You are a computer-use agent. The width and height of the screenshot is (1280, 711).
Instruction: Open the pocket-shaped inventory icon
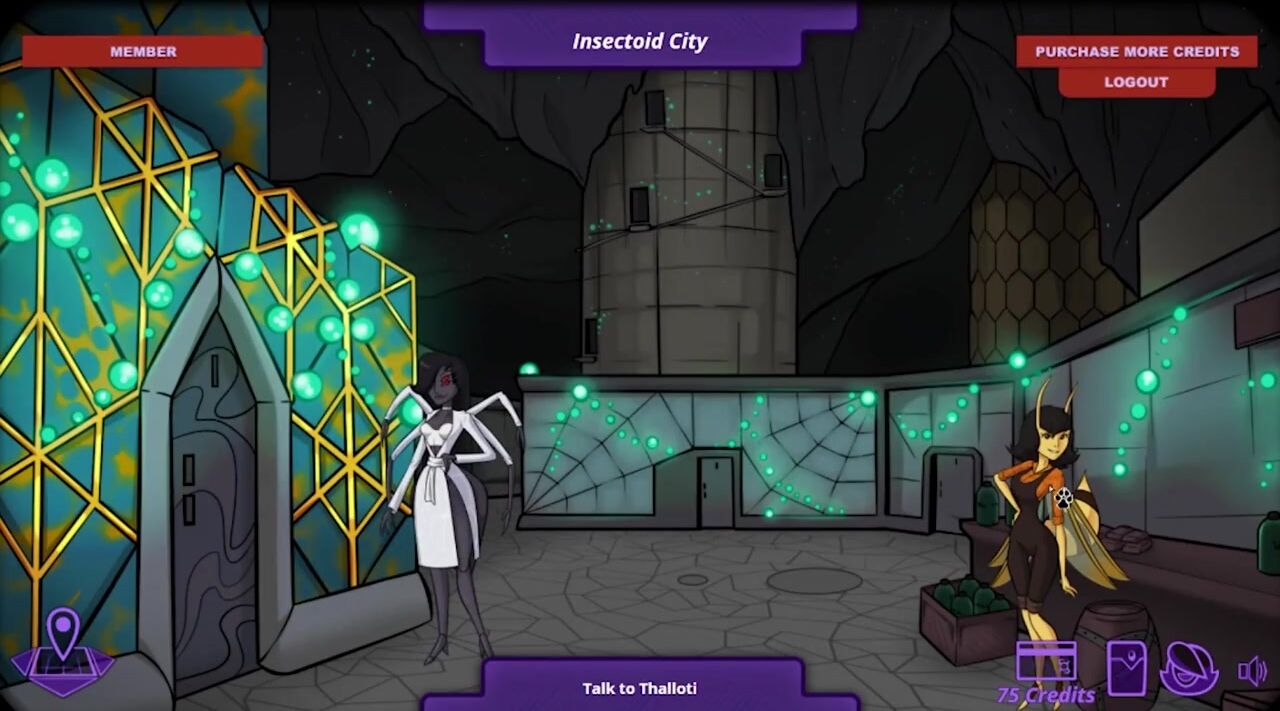(x=1127, y=667)
